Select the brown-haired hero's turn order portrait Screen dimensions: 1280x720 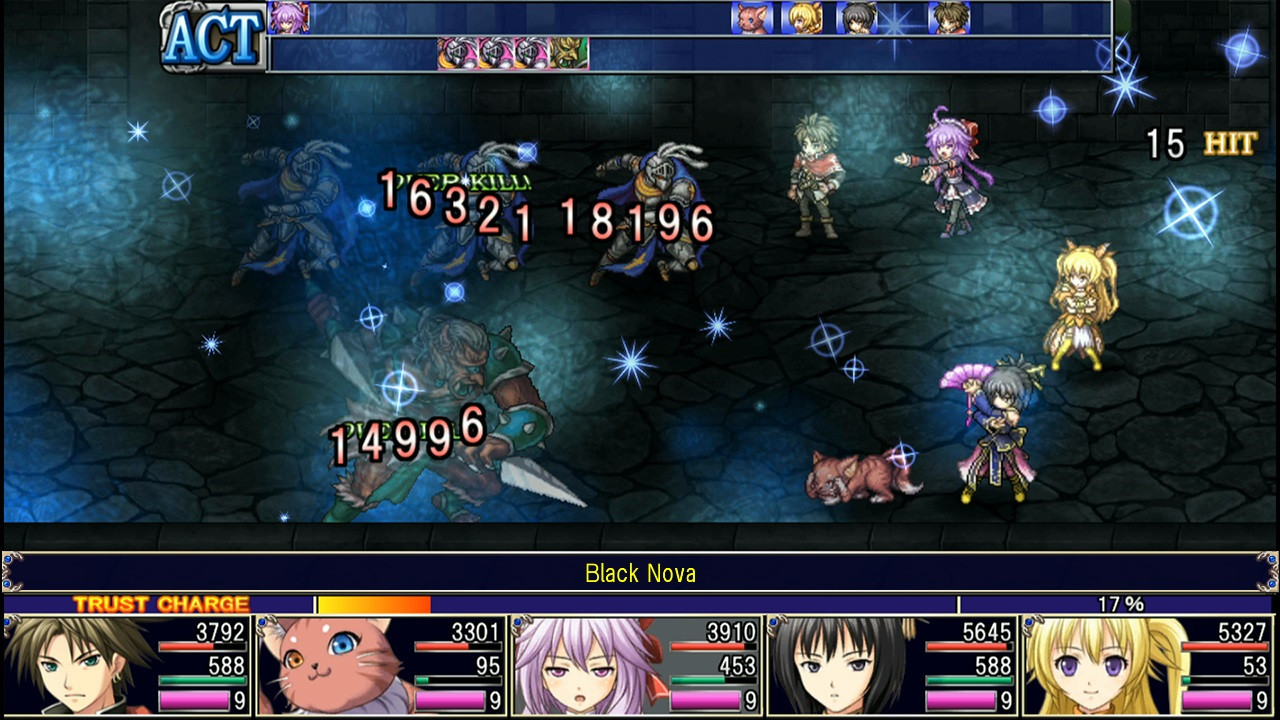pos(948,20)
